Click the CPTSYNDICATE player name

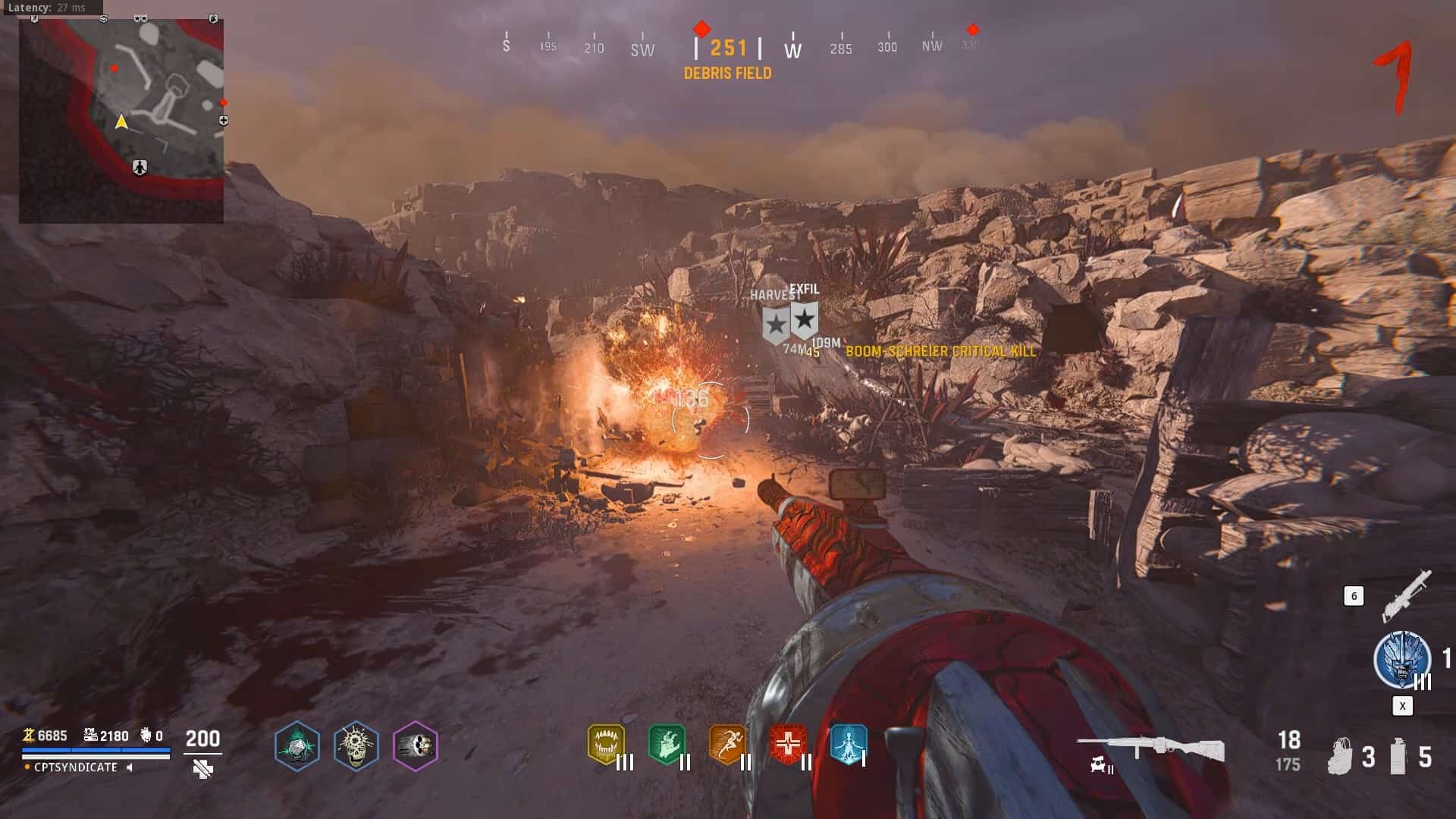click(x=76, y=767)
